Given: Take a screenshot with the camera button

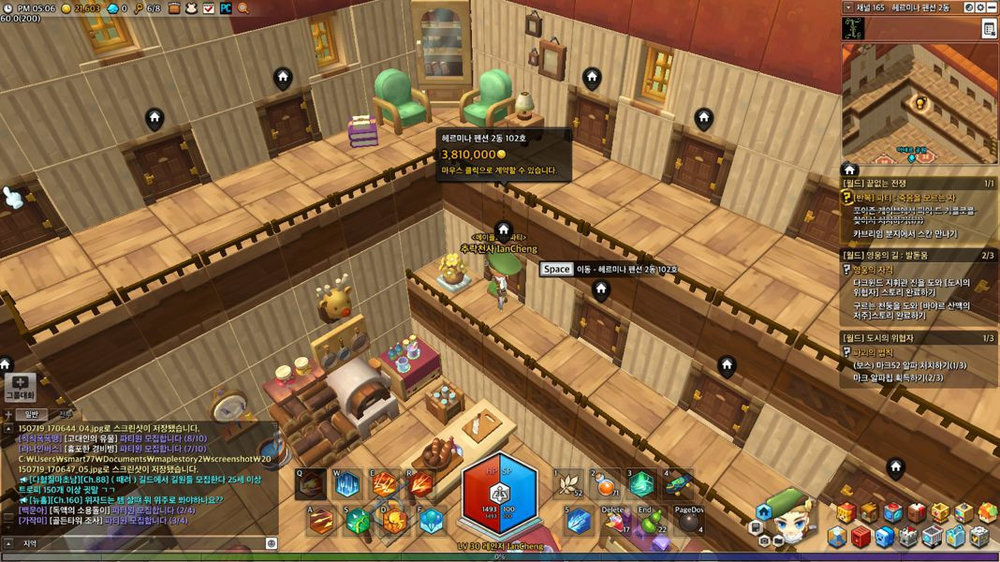Looking at the screenshot, I should click(x=763, y=538).
